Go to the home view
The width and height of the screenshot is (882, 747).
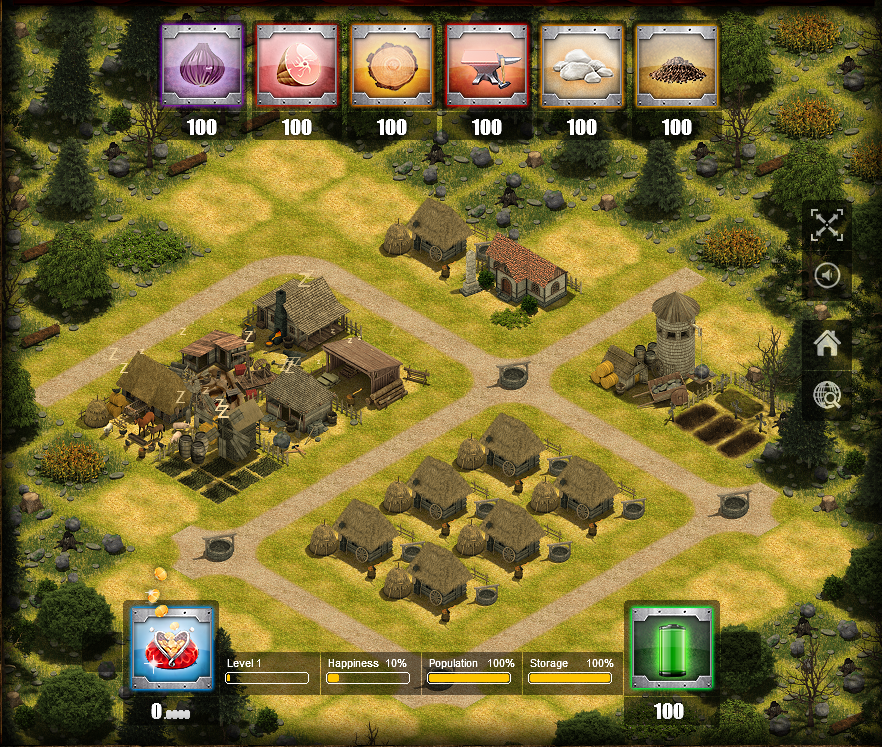coord(827,344)
